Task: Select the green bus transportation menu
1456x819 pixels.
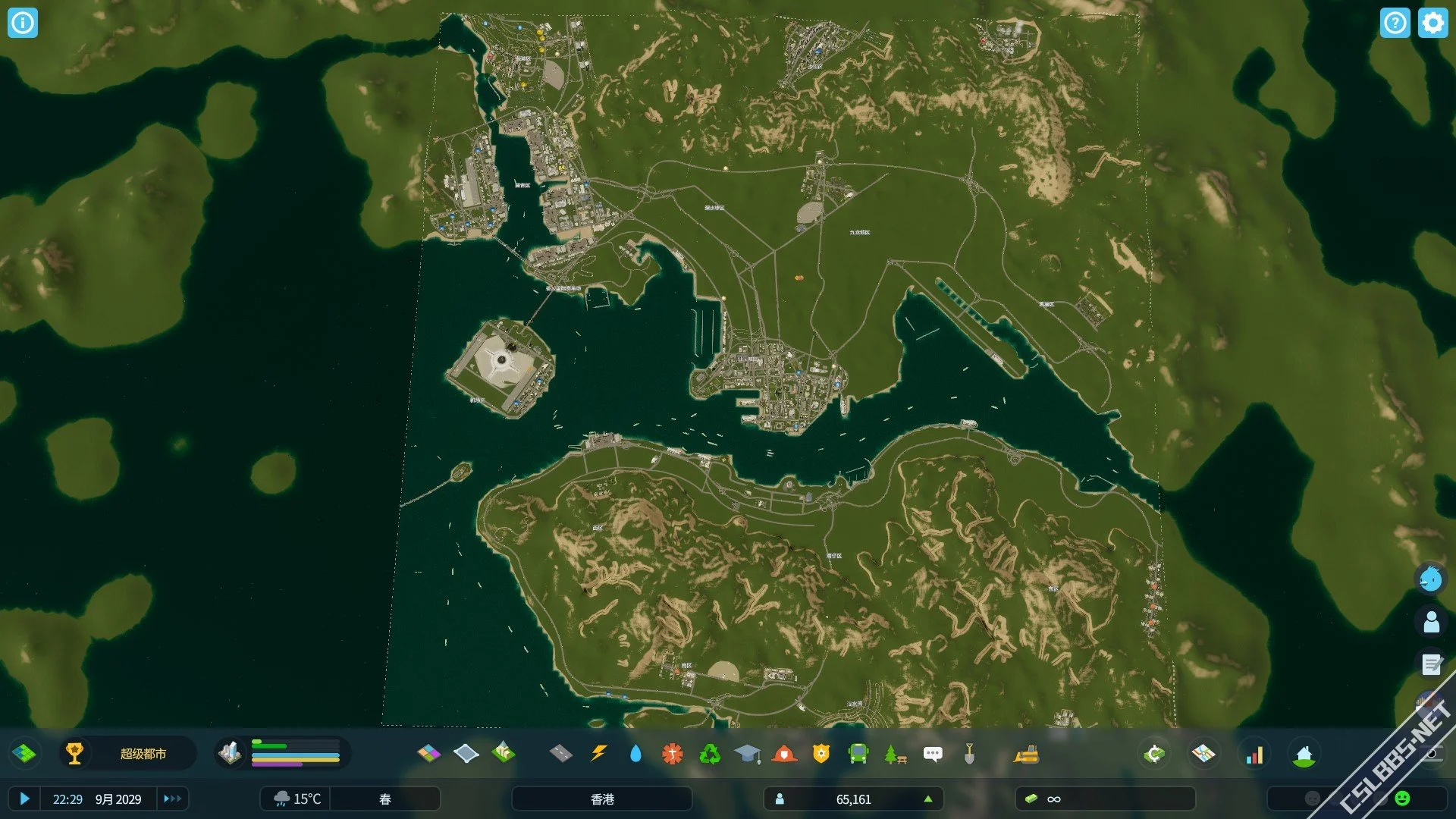Action: pyautogui.click(x=858, y=754)
